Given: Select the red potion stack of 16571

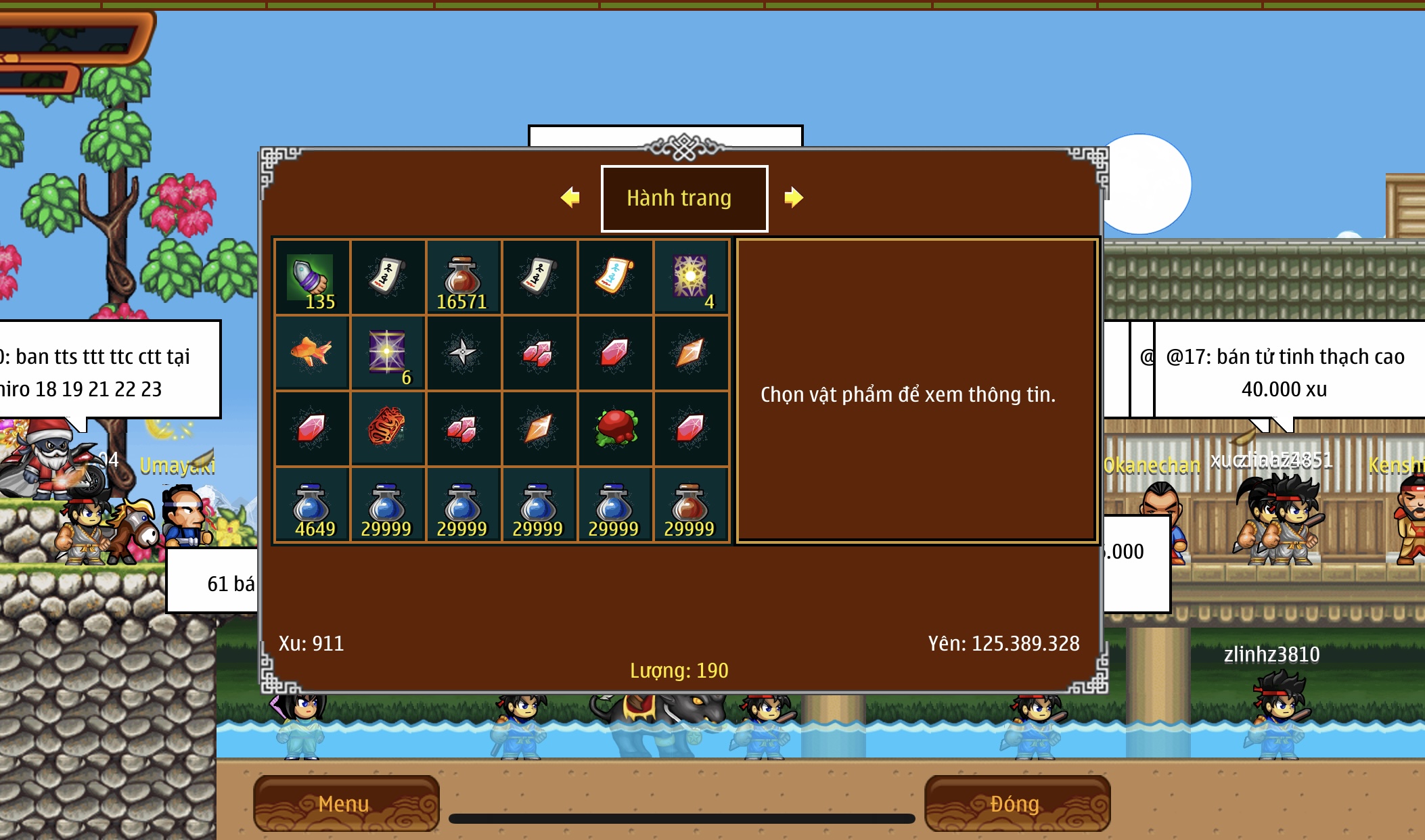Looking at the screenshot, I should click(x=463, y=277).
